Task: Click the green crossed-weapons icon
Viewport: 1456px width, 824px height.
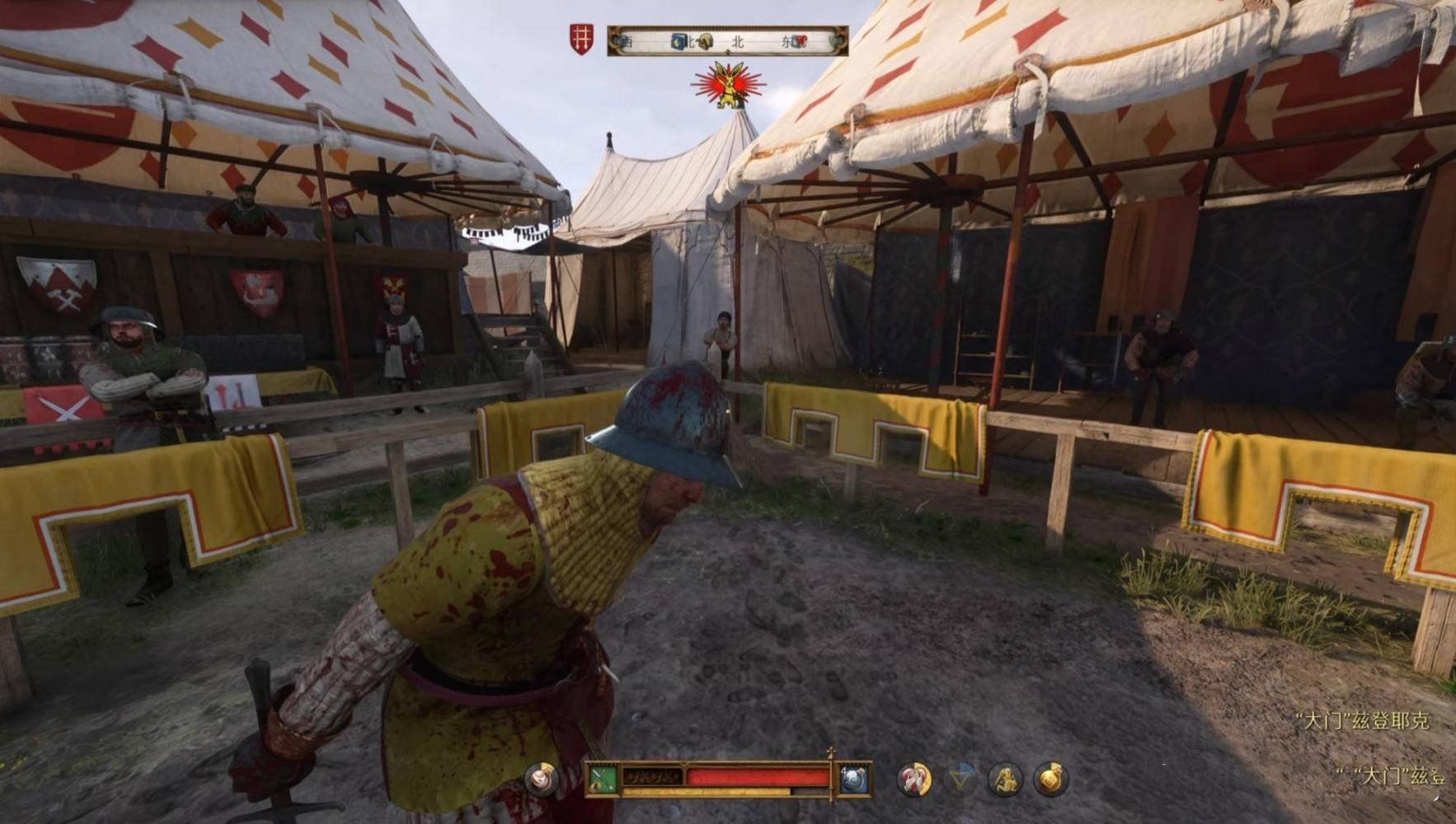Action: coord(604,780)
